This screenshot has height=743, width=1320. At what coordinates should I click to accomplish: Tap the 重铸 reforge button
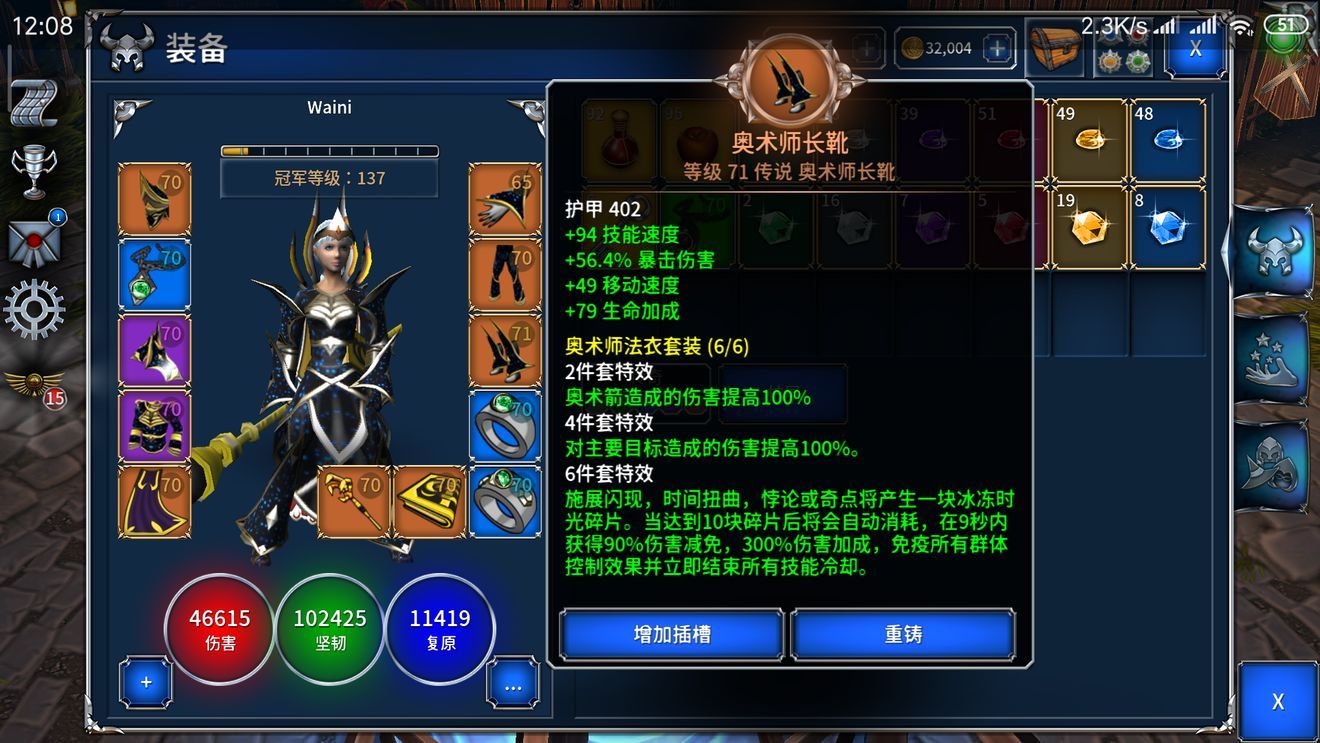pos(903,635)
